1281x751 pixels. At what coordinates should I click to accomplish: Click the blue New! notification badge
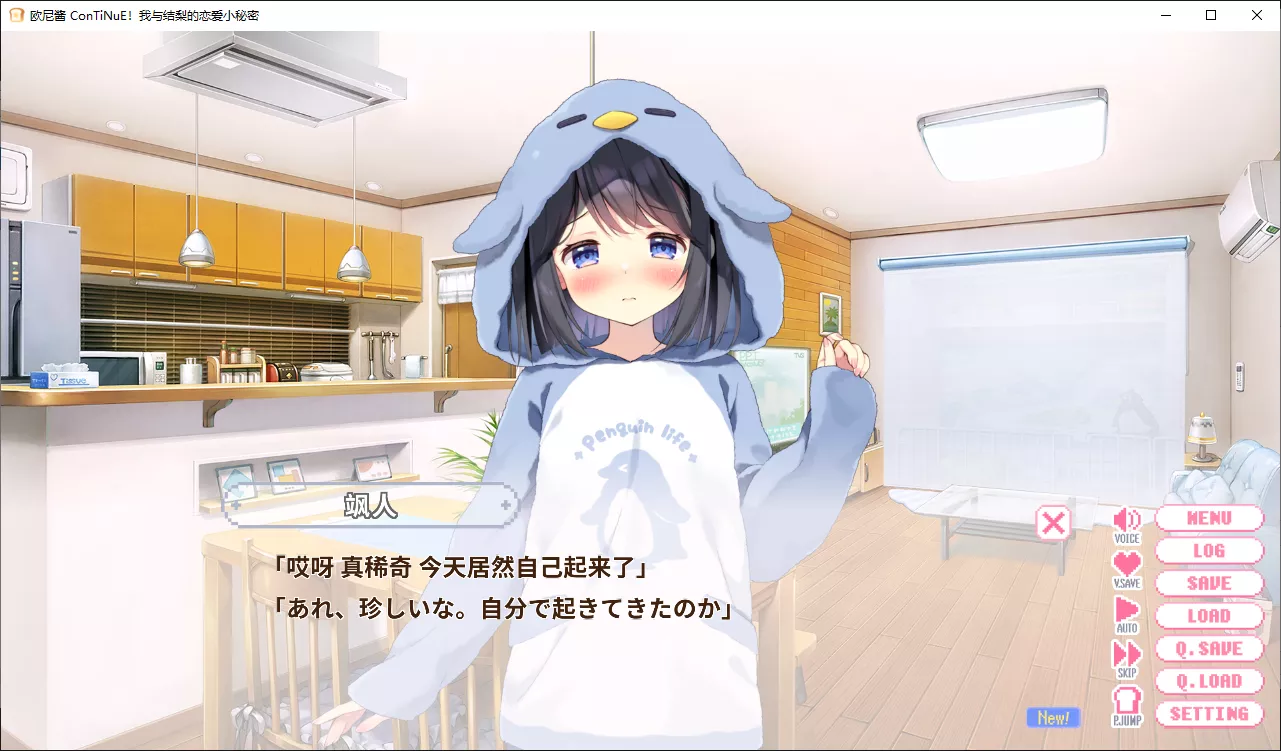point(1053,717)
